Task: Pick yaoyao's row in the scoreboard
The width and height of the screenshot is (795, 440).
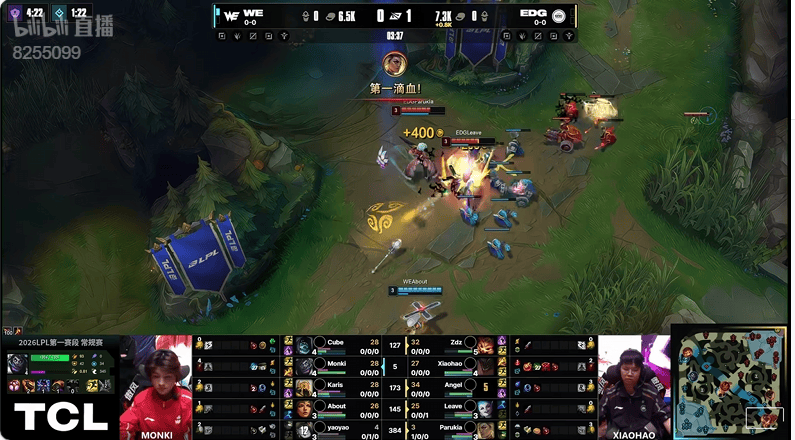Action: [336, 428]
